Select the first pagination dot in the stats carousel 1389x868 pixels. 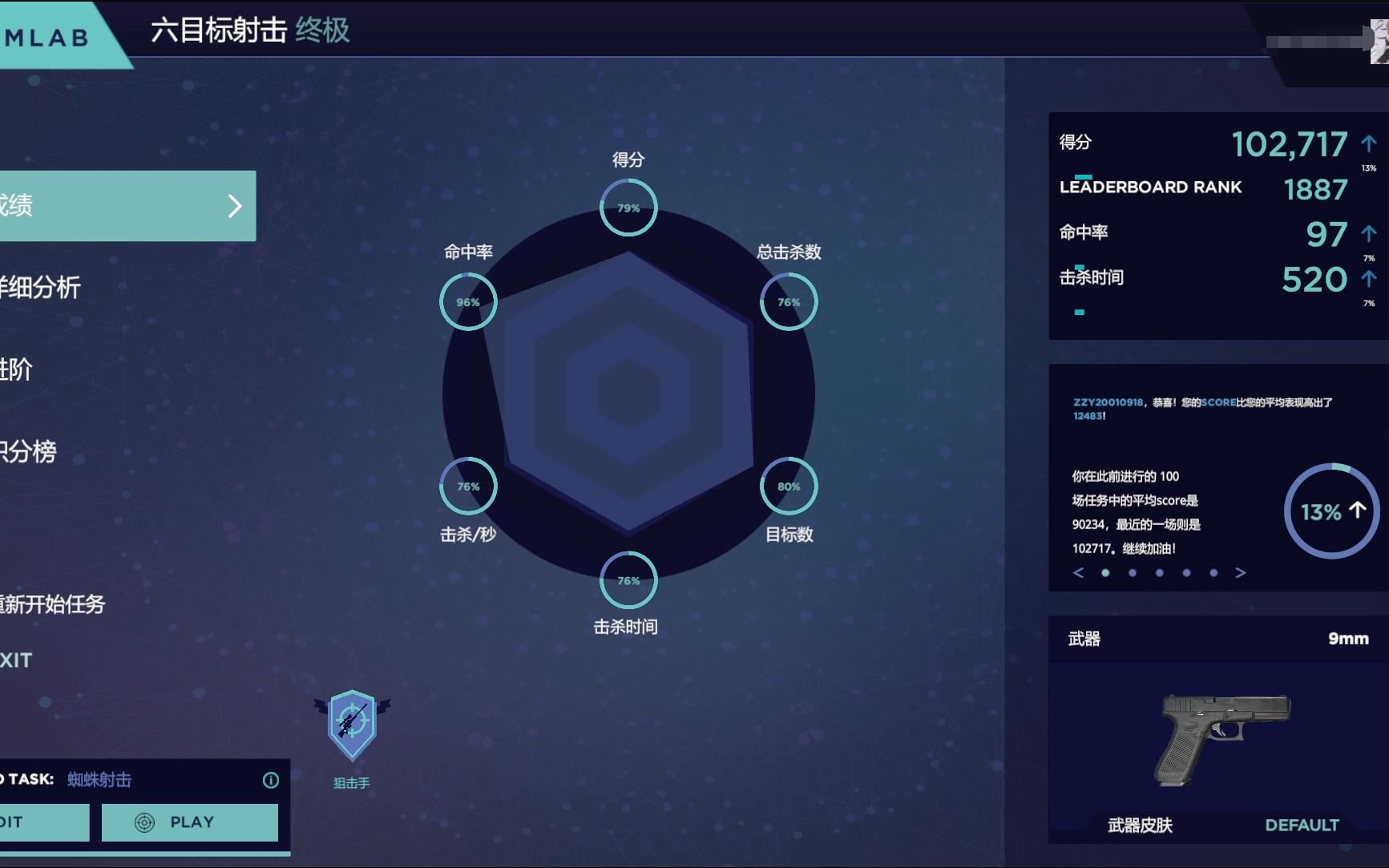(x=1104, y=573)
